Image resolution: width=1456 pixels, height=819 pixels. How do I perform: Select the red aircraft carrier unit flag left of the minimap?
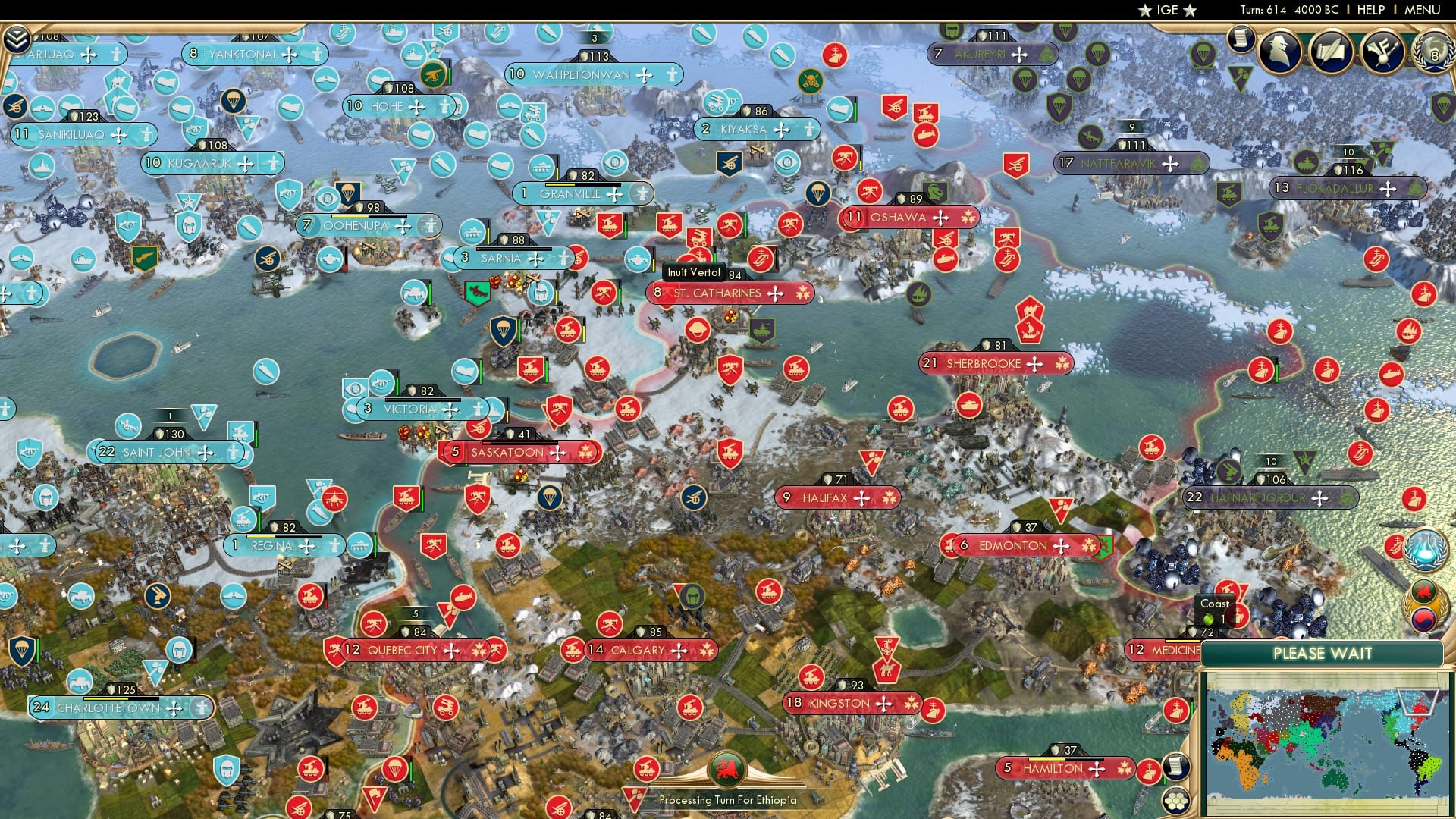point(1148,773)
